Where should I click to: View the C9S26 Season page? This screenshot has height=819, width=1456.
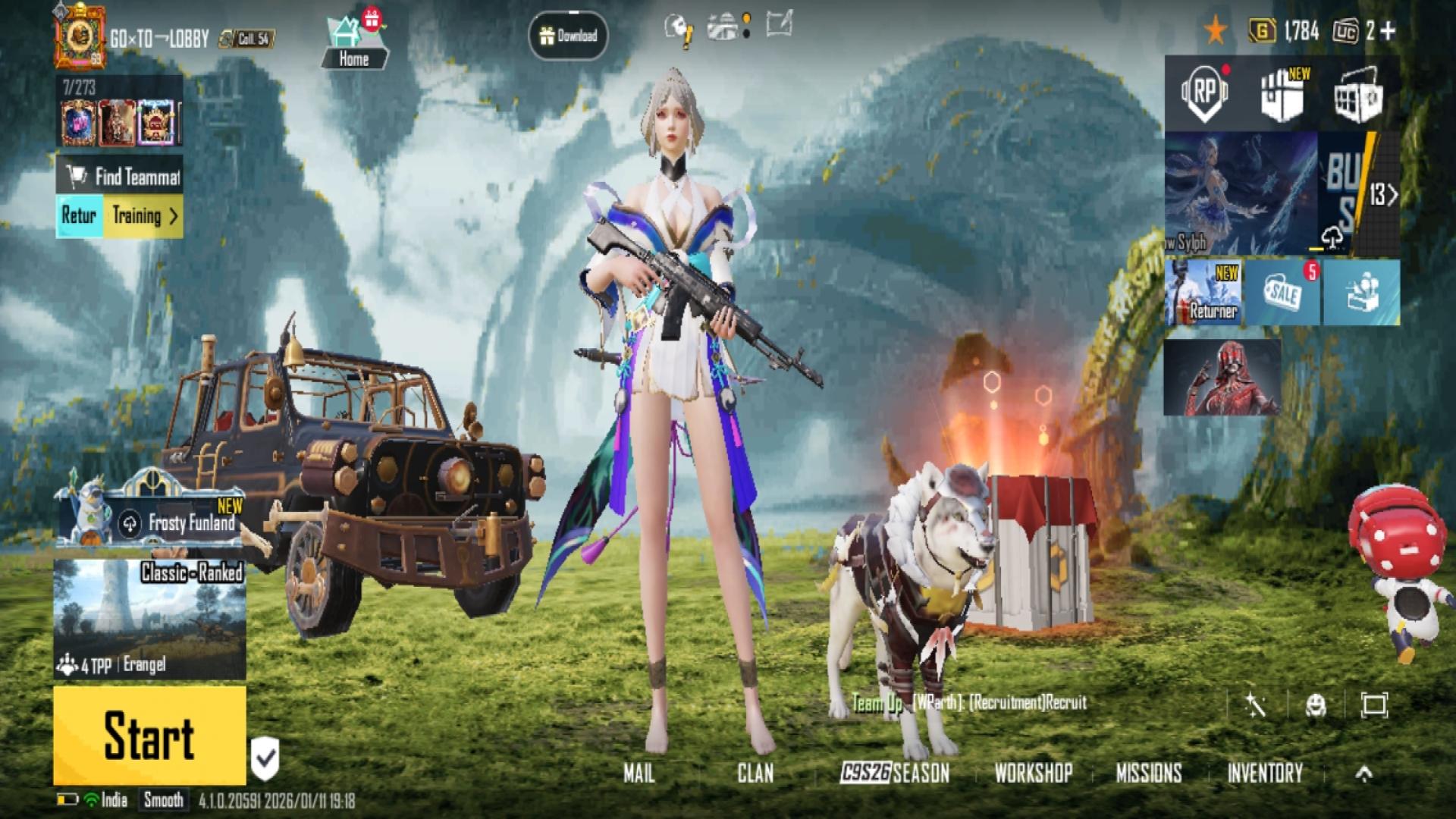click(895, 773)
